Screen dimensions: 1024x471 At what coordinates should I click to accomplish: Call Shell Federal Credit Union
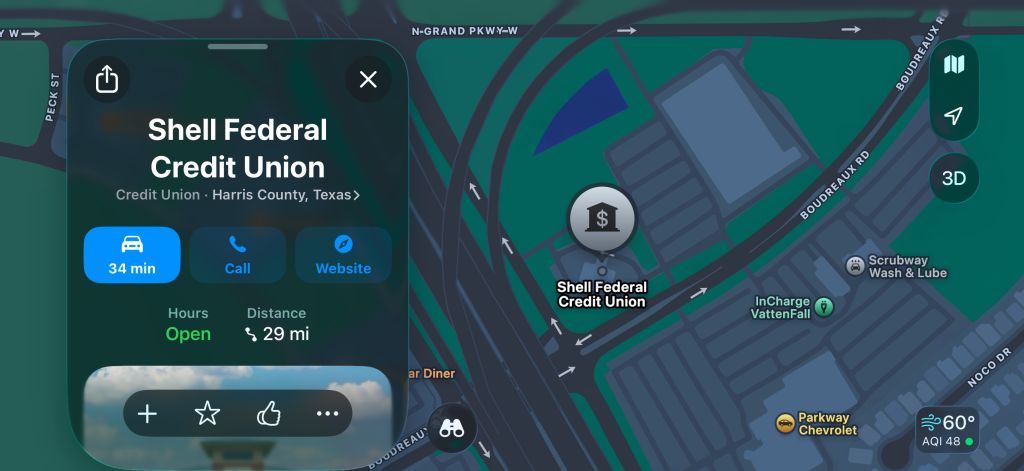tap(238, 255)
